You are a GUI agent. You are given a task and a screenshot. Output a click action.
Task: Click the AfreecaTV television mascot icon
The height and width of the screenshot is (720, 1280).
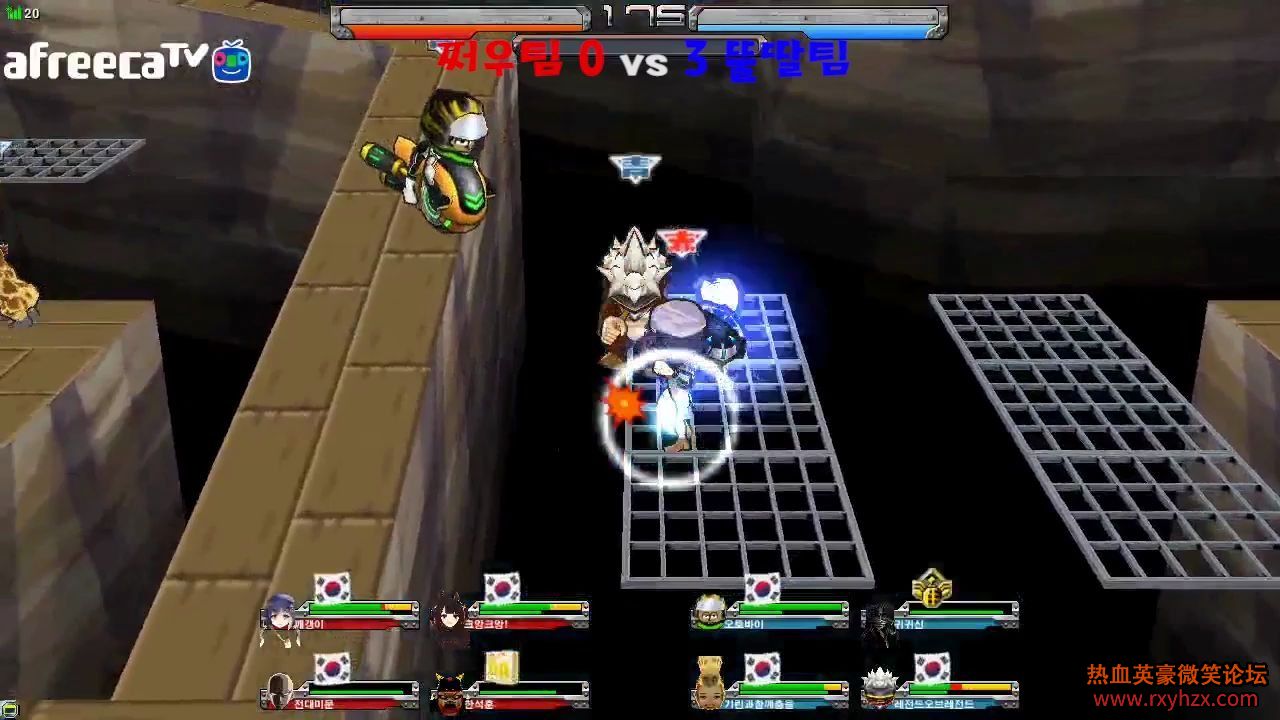point(230,63)
